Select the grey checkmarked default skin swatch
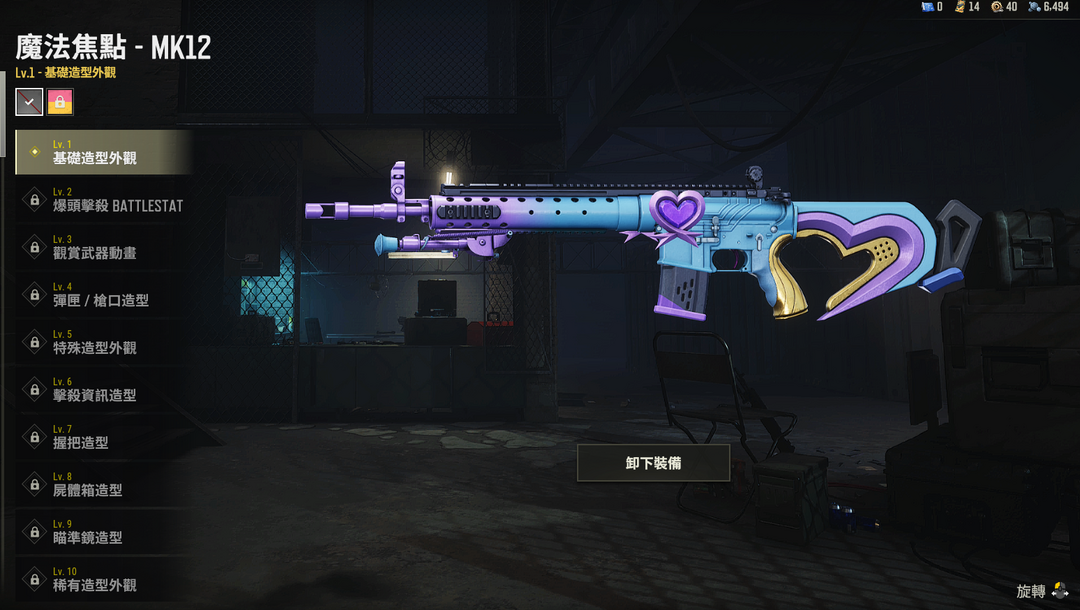1080x610 pixels. (x=29, y=102)
